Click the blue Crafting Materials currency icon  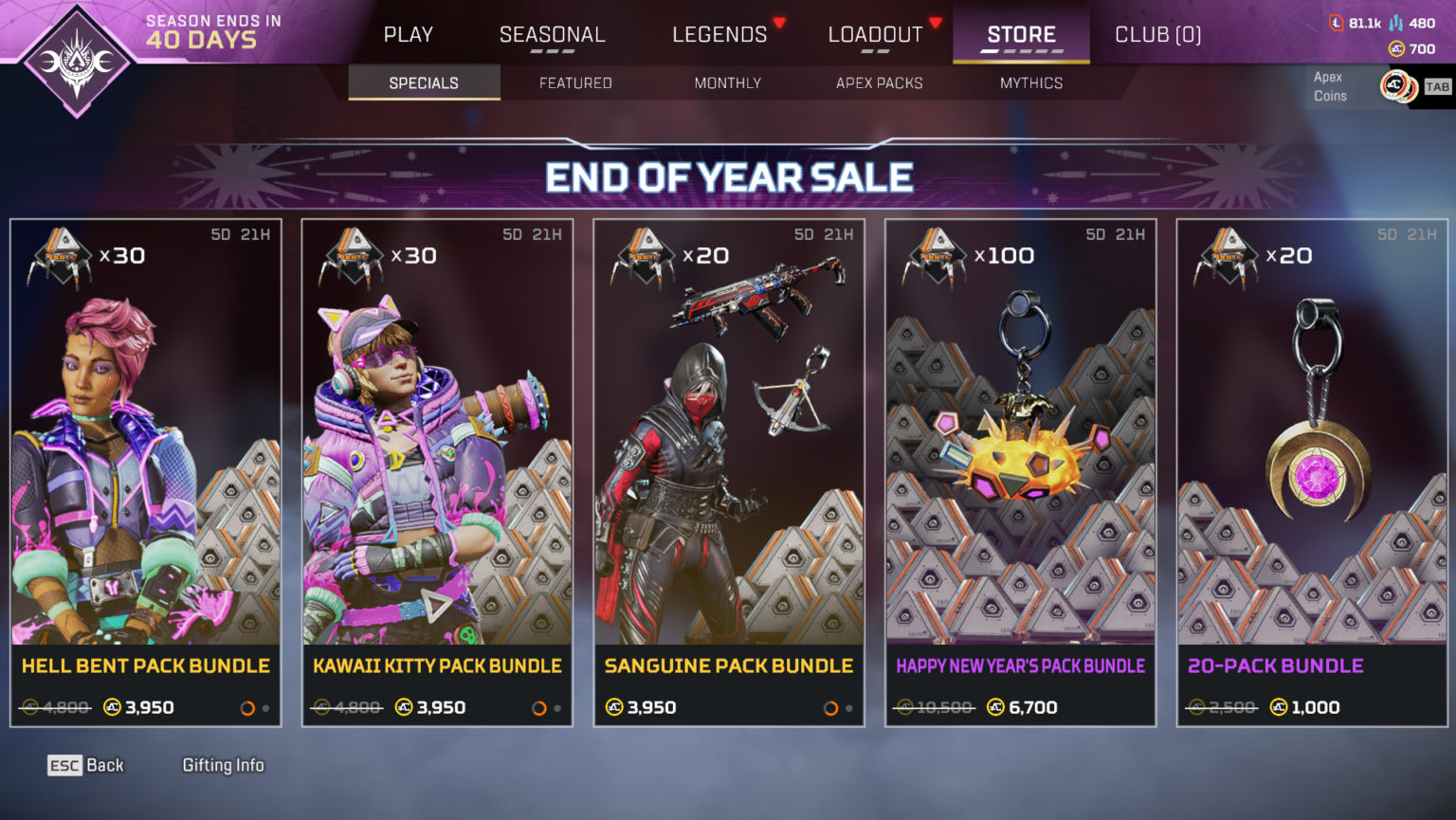click(x=1395, y=23)
